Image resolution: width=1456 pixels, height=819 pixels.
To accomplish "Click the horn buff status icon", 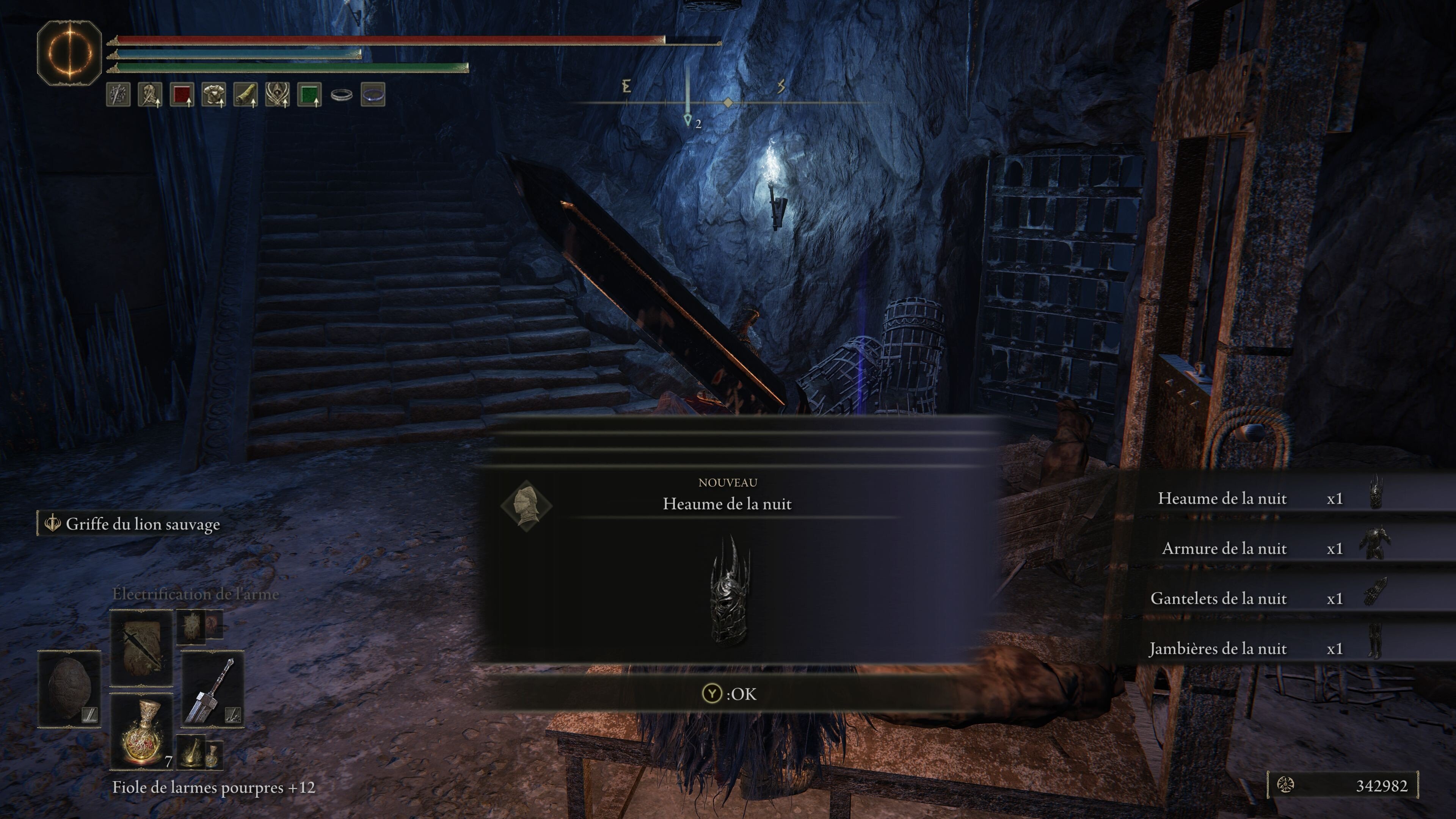I will point(245,94).
